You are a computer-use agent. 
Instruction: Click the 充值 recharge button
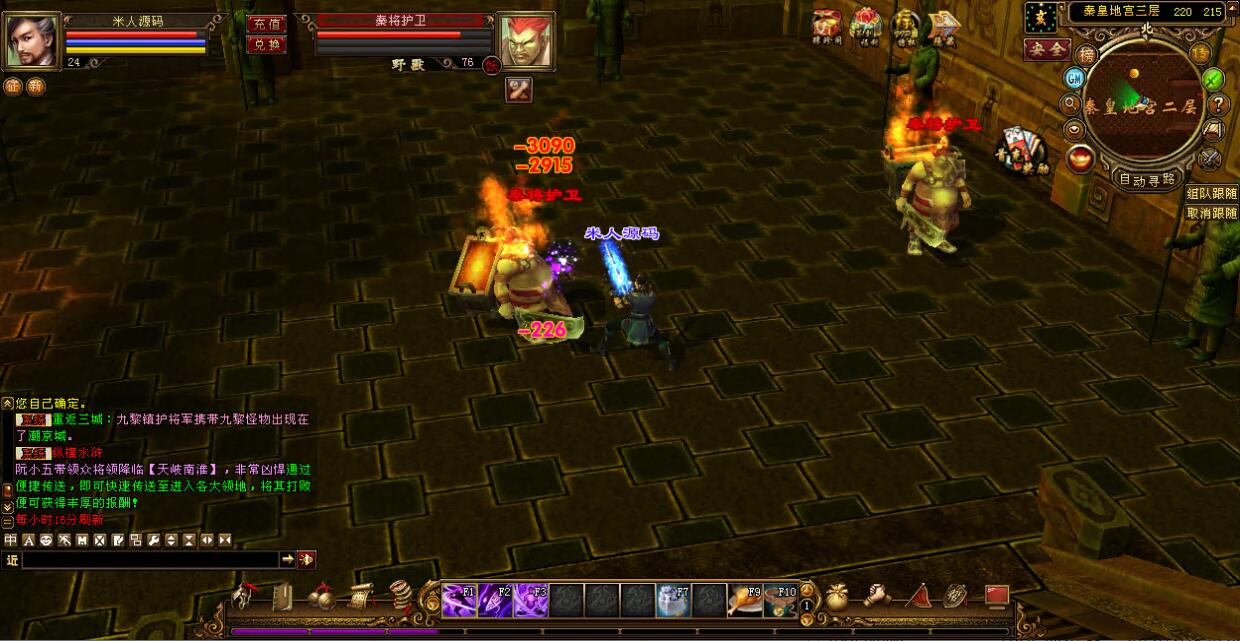click(x=266, y=24)
